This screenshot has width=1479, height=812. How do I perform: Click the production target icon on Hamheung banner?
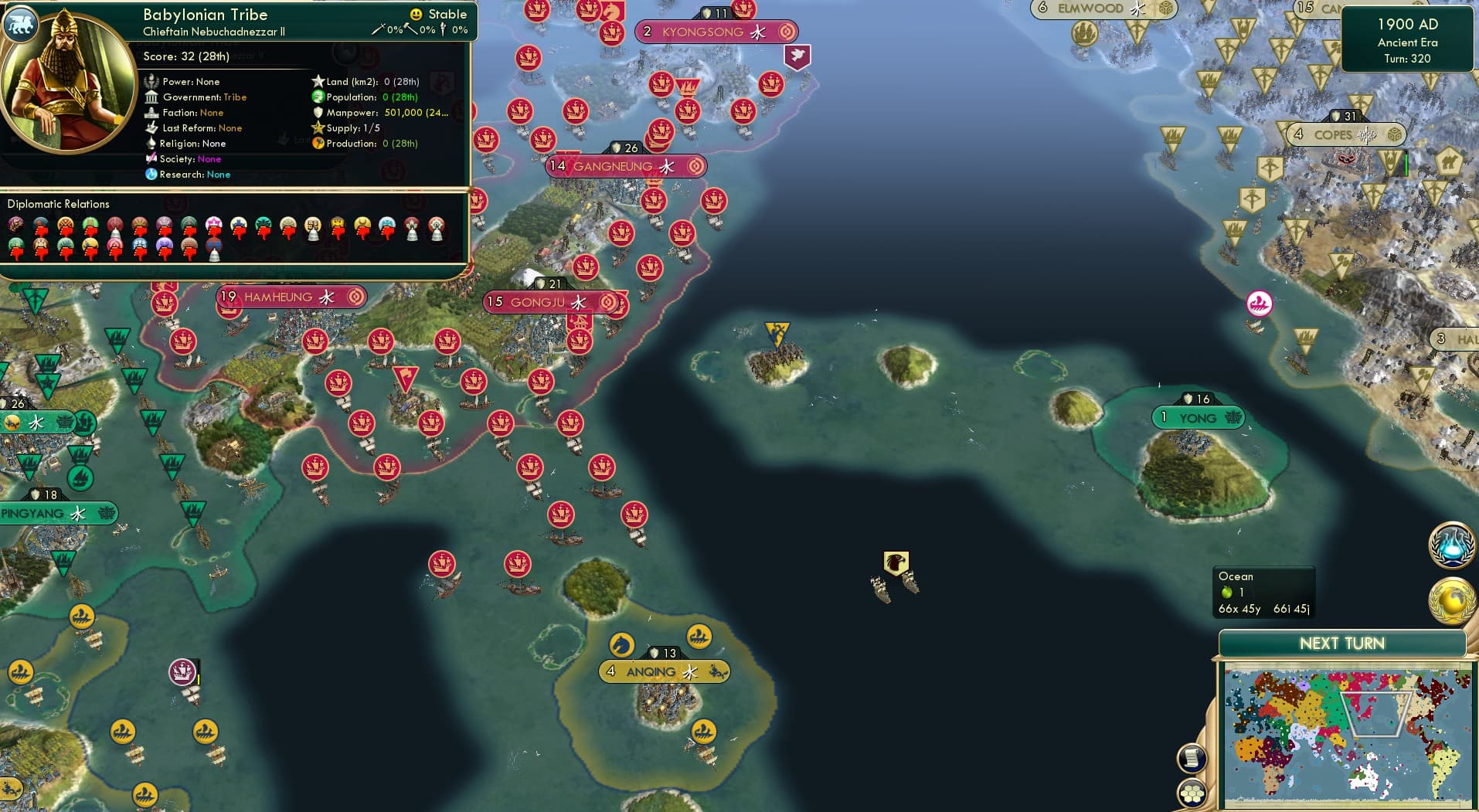(x=355, y=297)
